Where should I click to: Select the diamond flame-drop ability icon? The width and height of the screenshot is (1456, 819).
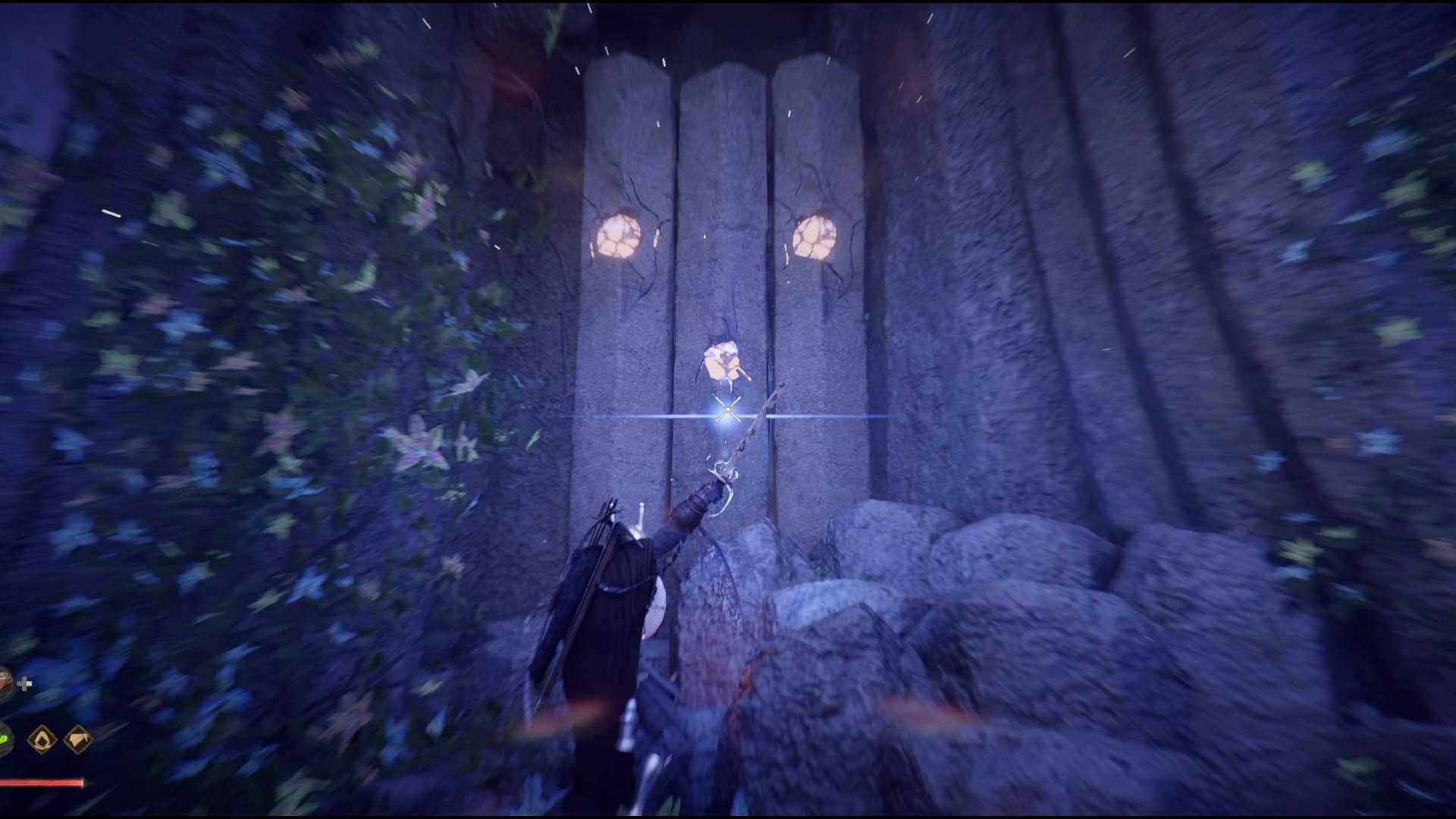(x=42, y=739)
